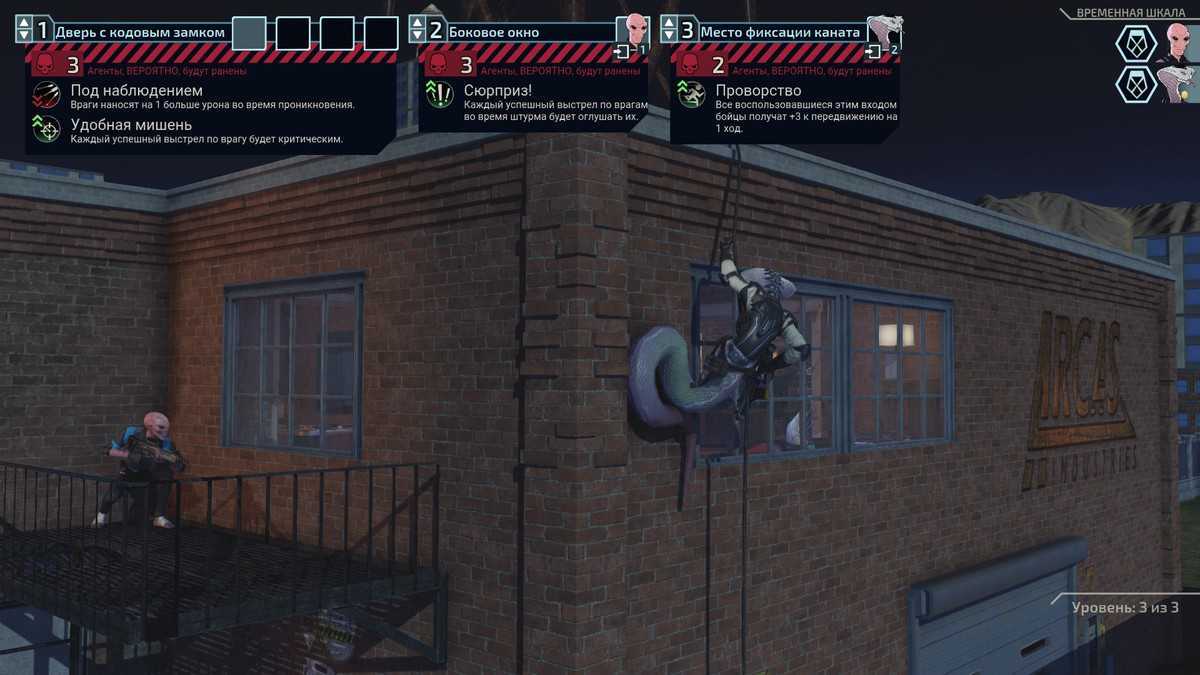Choose the "Место фиксации каната" breach point
Viewport: 1200px width, 675px height.
(x=779, y=32)
